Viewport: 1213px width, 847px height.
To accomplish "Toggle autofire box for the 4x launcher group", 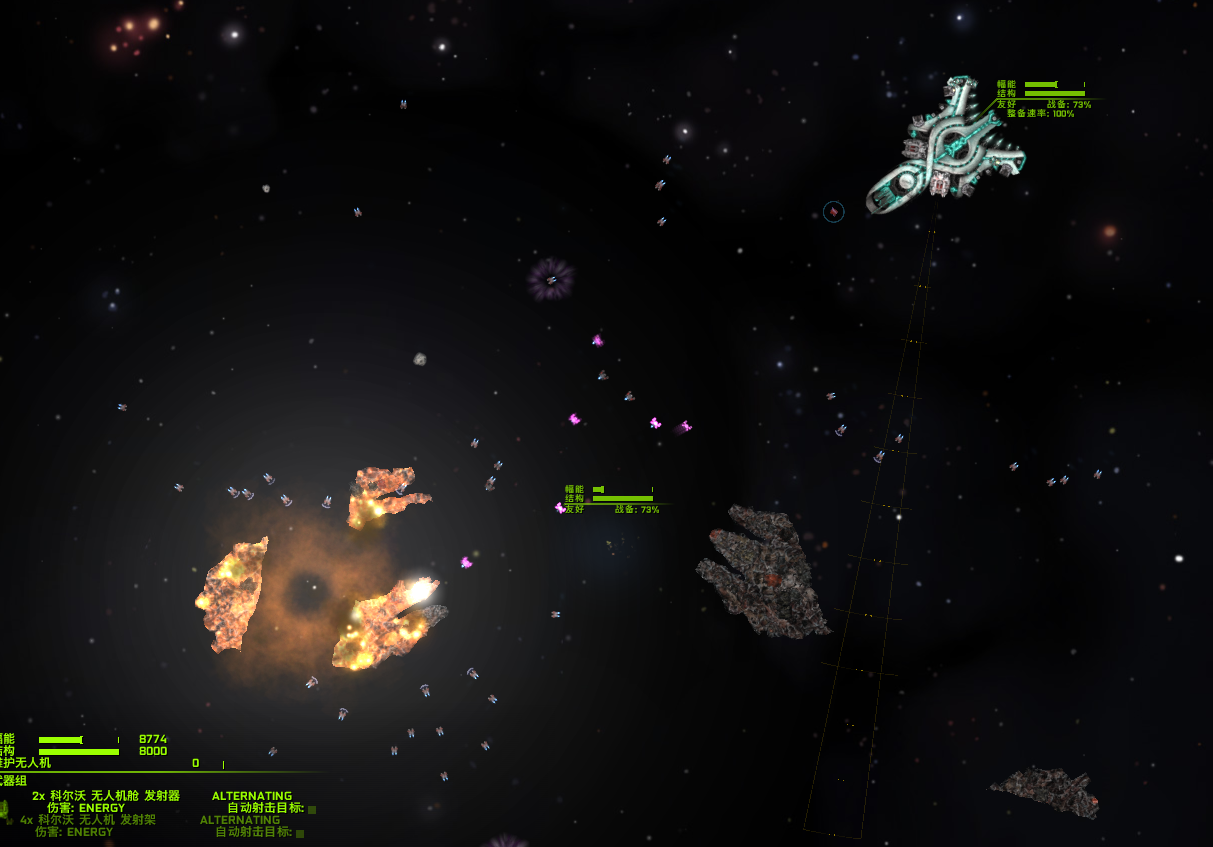I will point(300,833).
